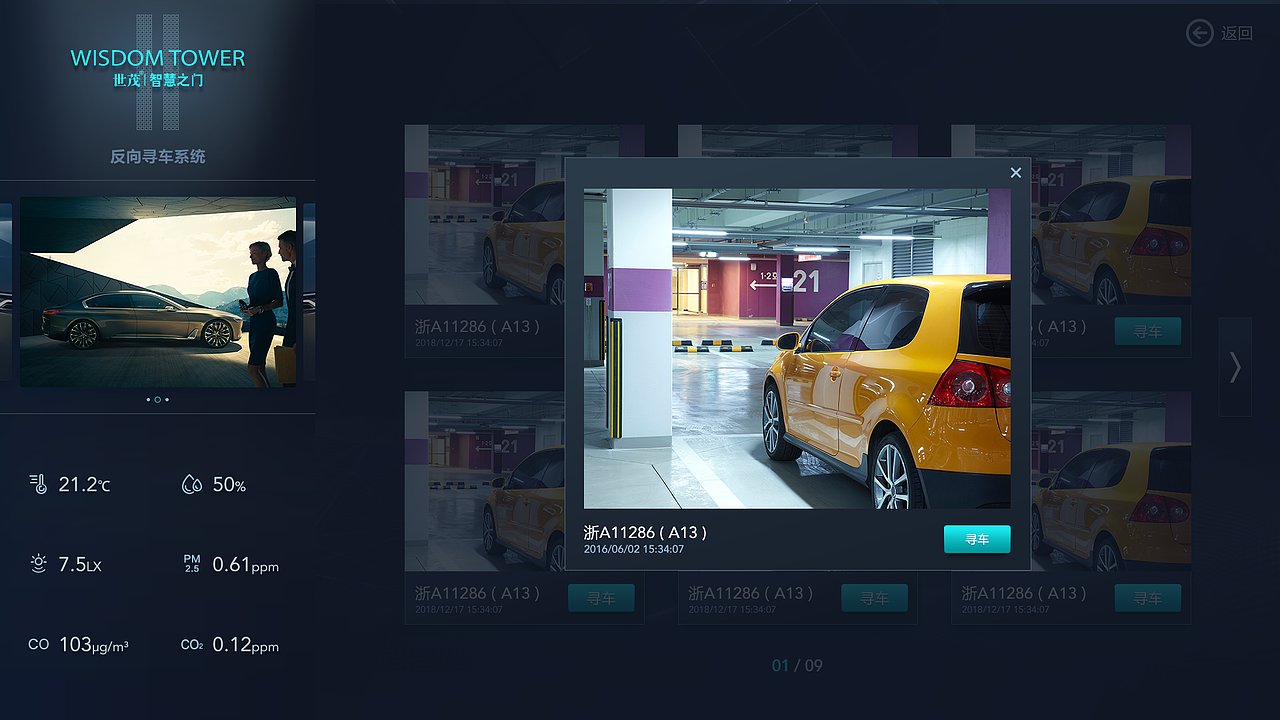Click the WISDOM TOWER logo
Screen dimensions: 1280x720
(x=157, y=58)
